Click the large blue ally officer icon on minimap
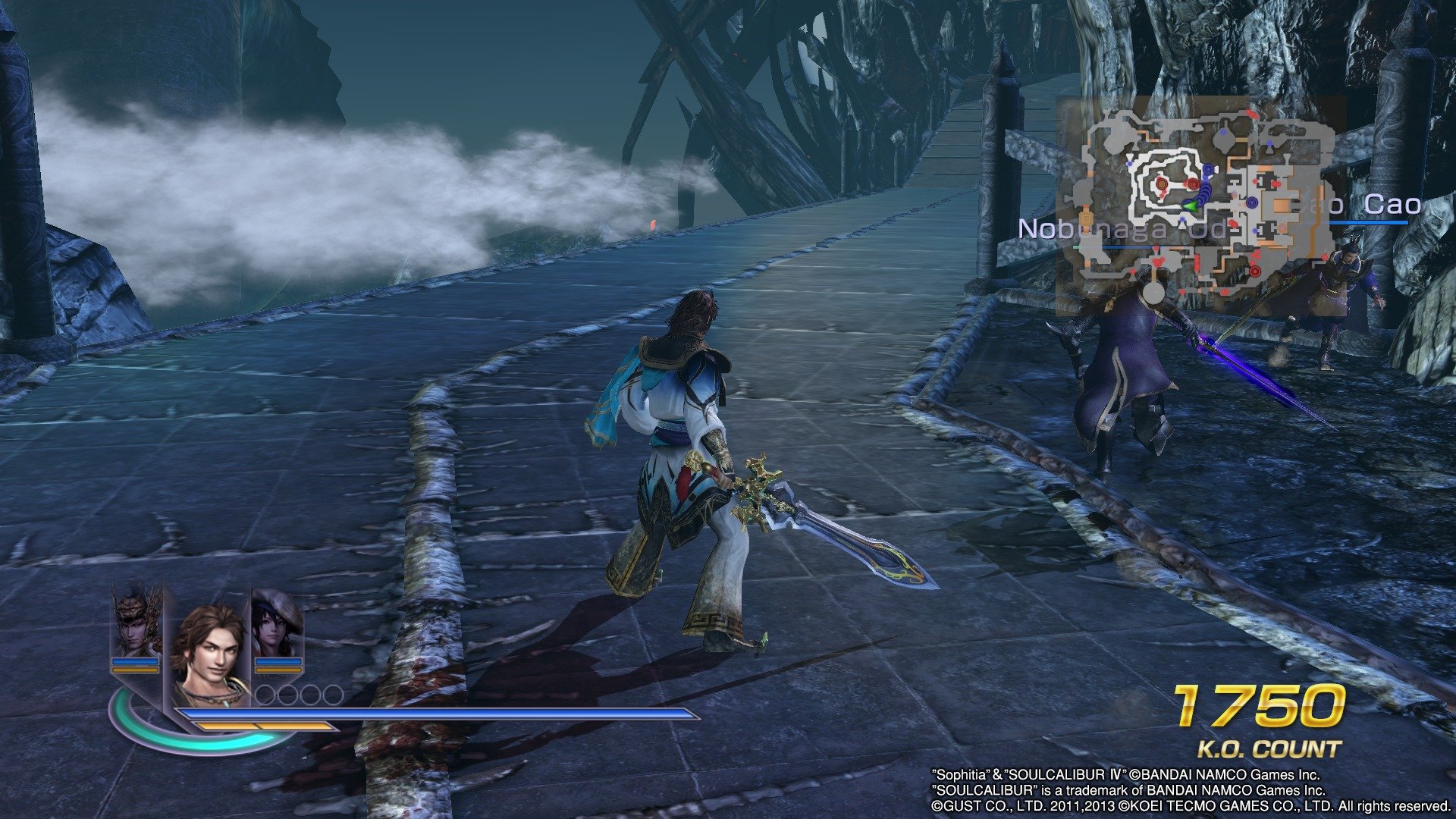Screen dimensions: 1456x819 coord(1252,203)
